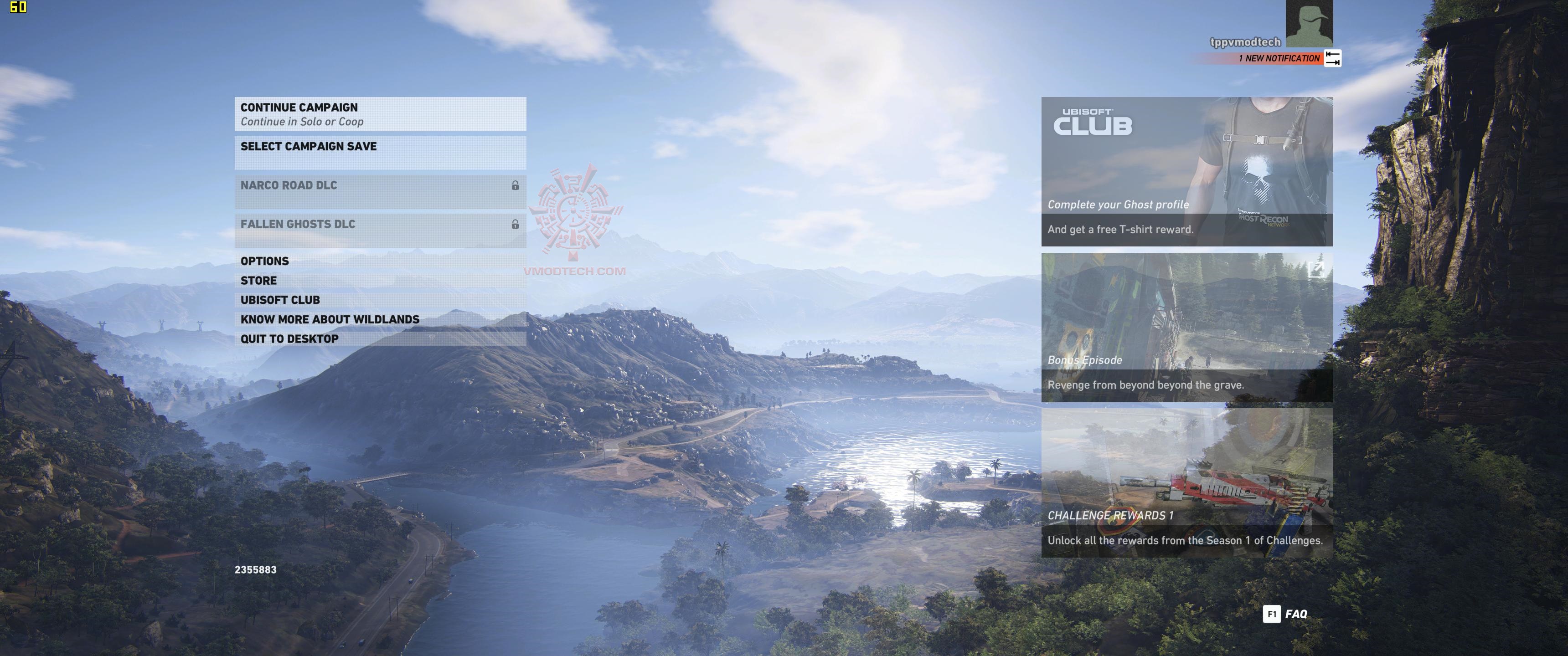The height and width of the screenshot is (656, 1568).
Task: Go to the Store
Action: [380, 281]
